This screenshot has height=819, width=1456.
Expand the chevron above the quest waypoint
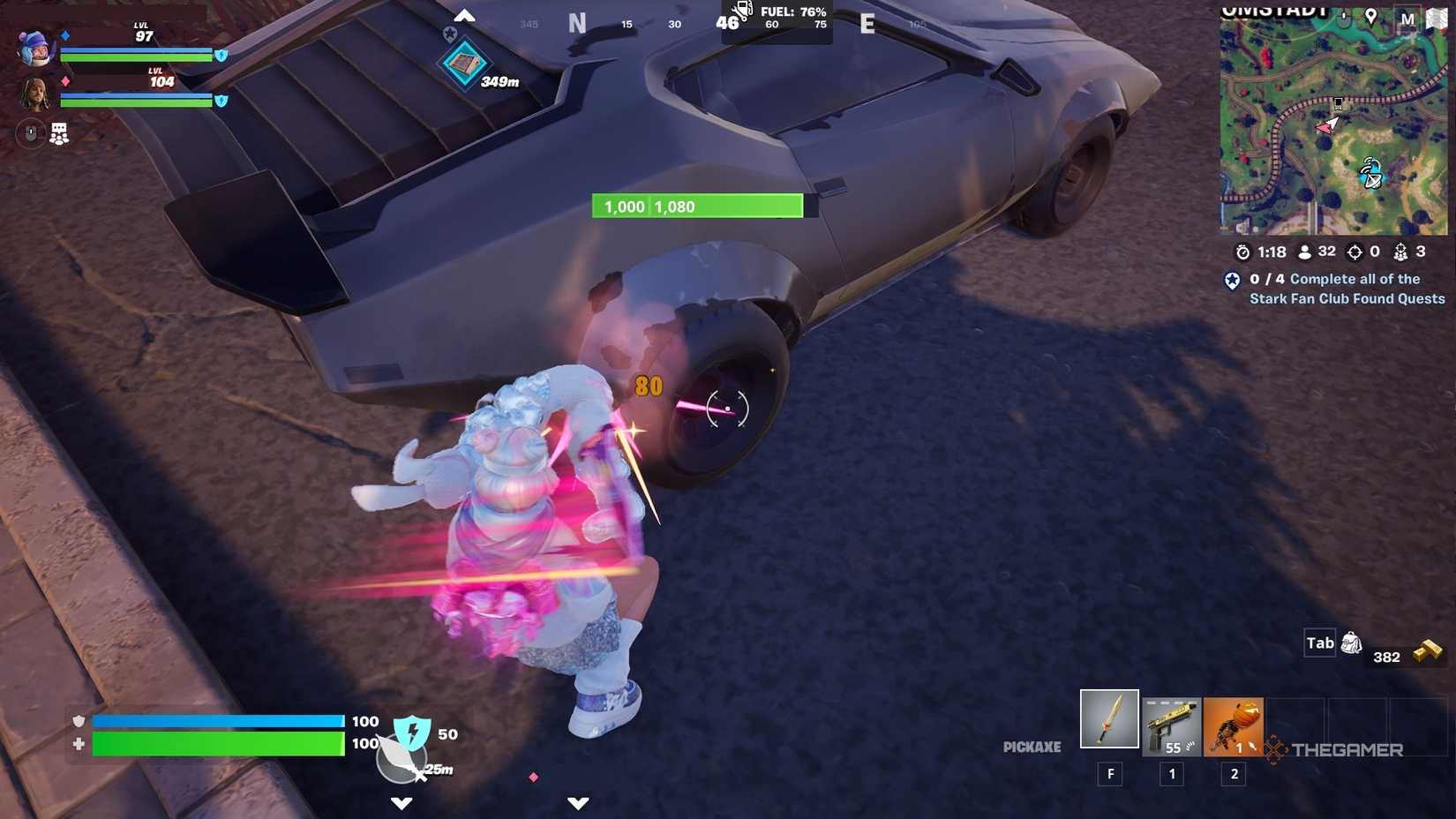[x=464, y=14]
